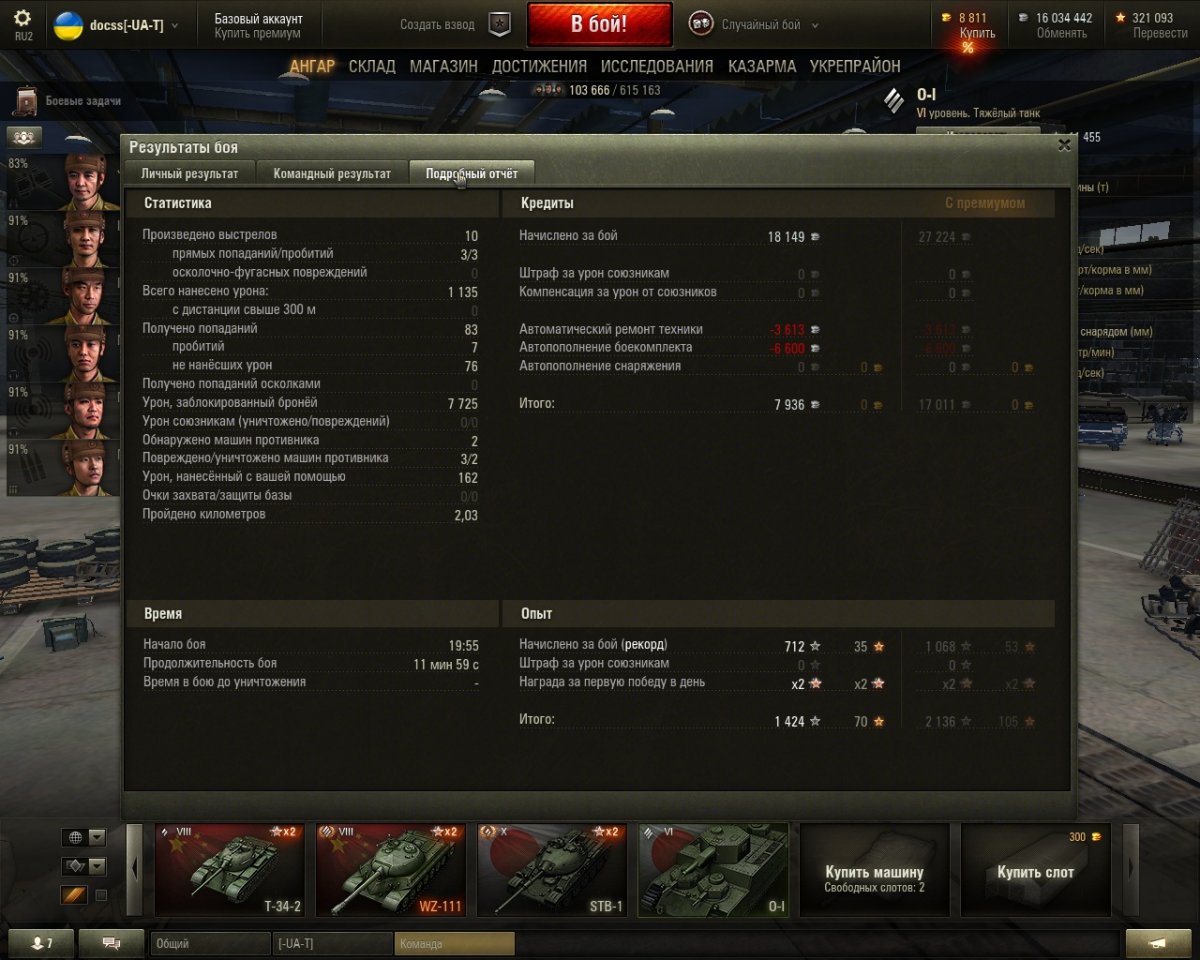
Task: Select the T-34-2 tank in the carousel
Action: (229, 870)
